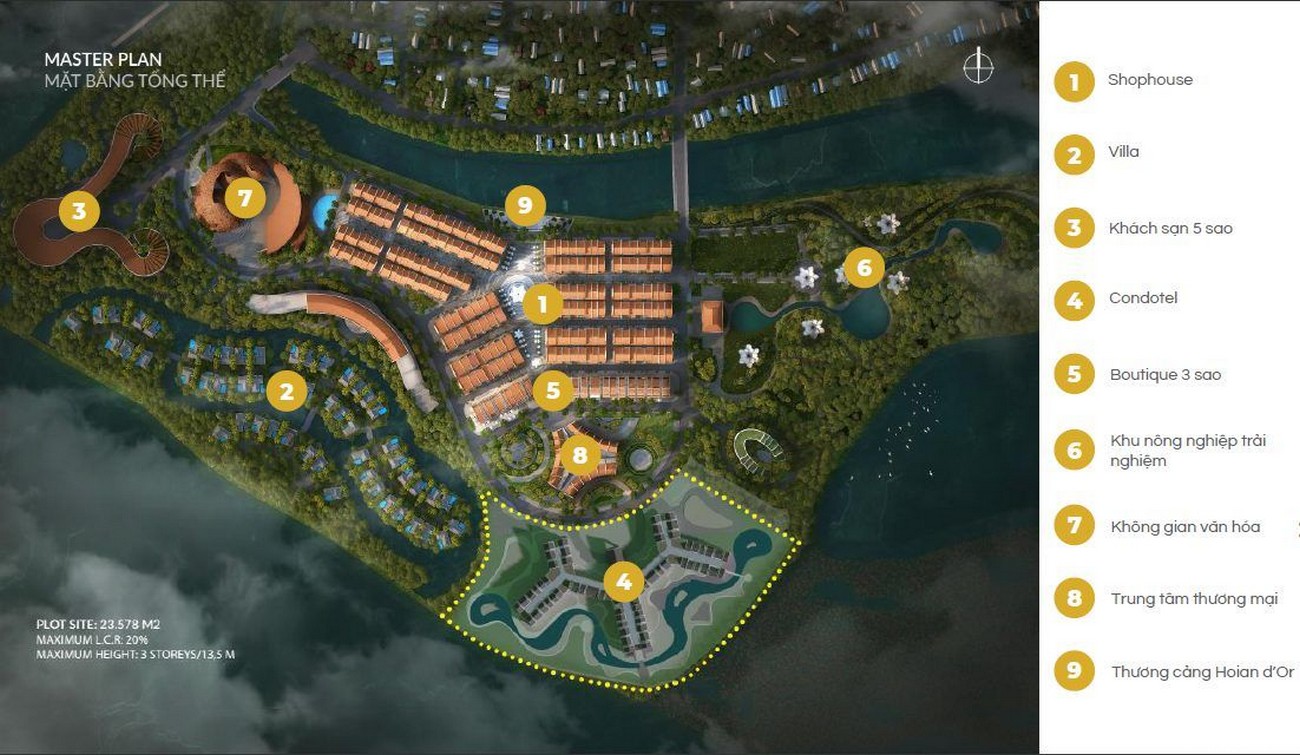Select map marker 8 on the master plan
This screenshot has height=755, width=1300.
coord(580,456)
